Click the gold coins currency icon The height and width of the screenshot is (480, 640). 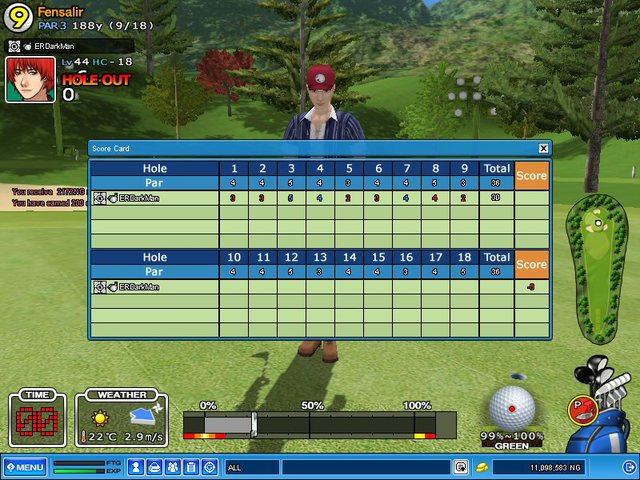pos(482,467)
